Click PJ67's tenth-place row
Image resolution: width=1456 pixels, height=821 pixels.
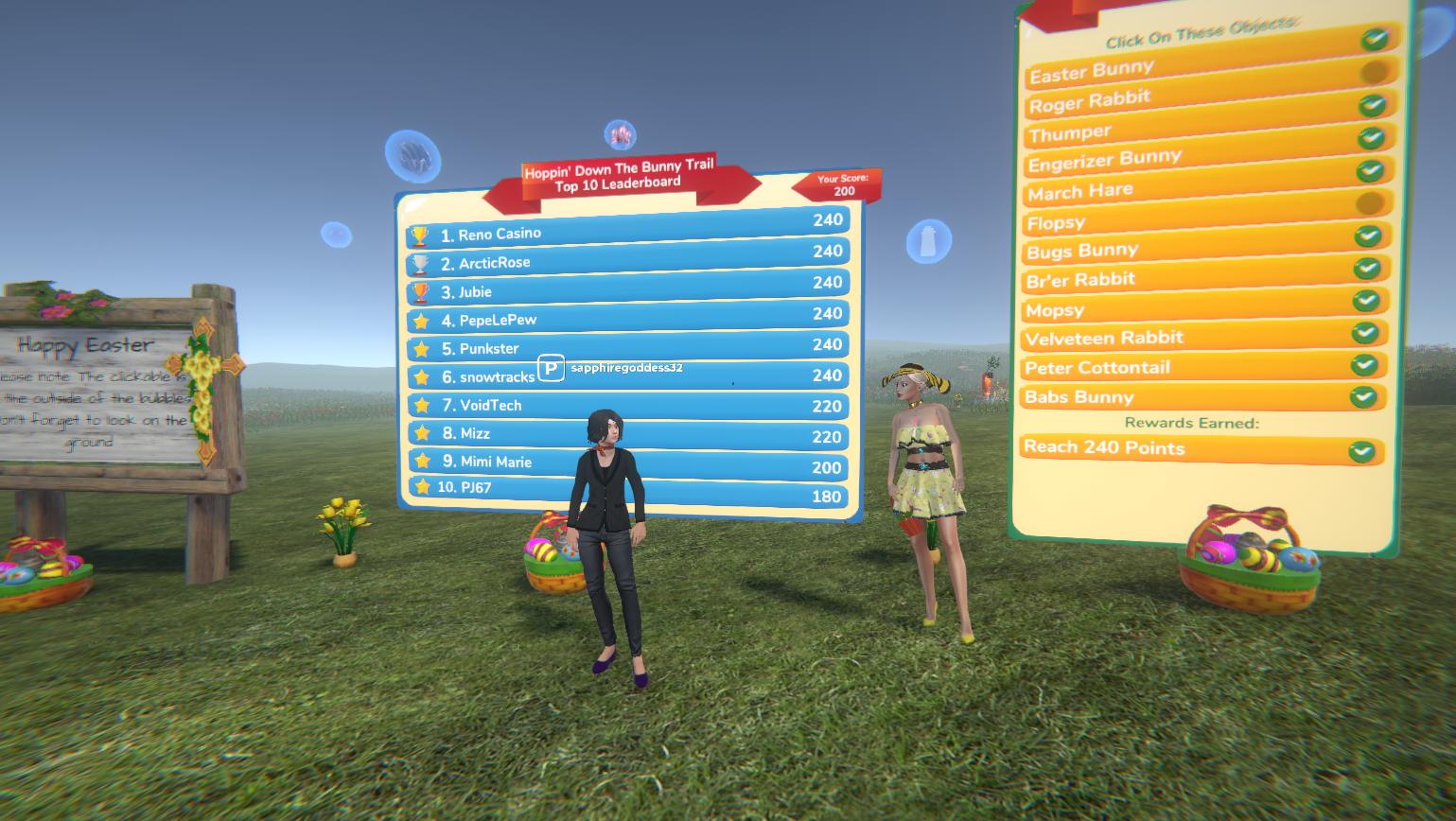(627, 491)
